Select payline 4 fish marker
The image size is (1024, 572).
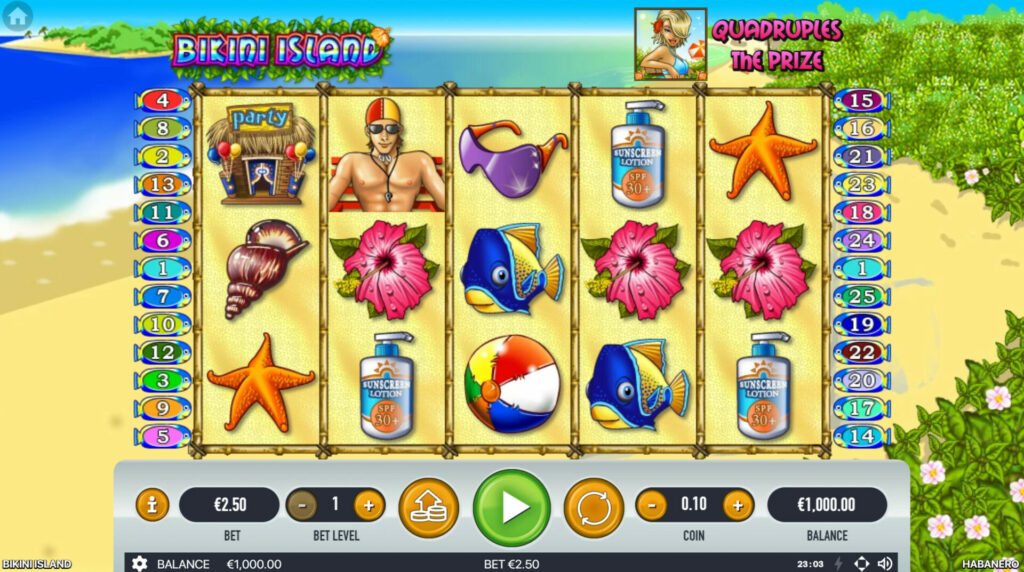(x=162, y=101)
